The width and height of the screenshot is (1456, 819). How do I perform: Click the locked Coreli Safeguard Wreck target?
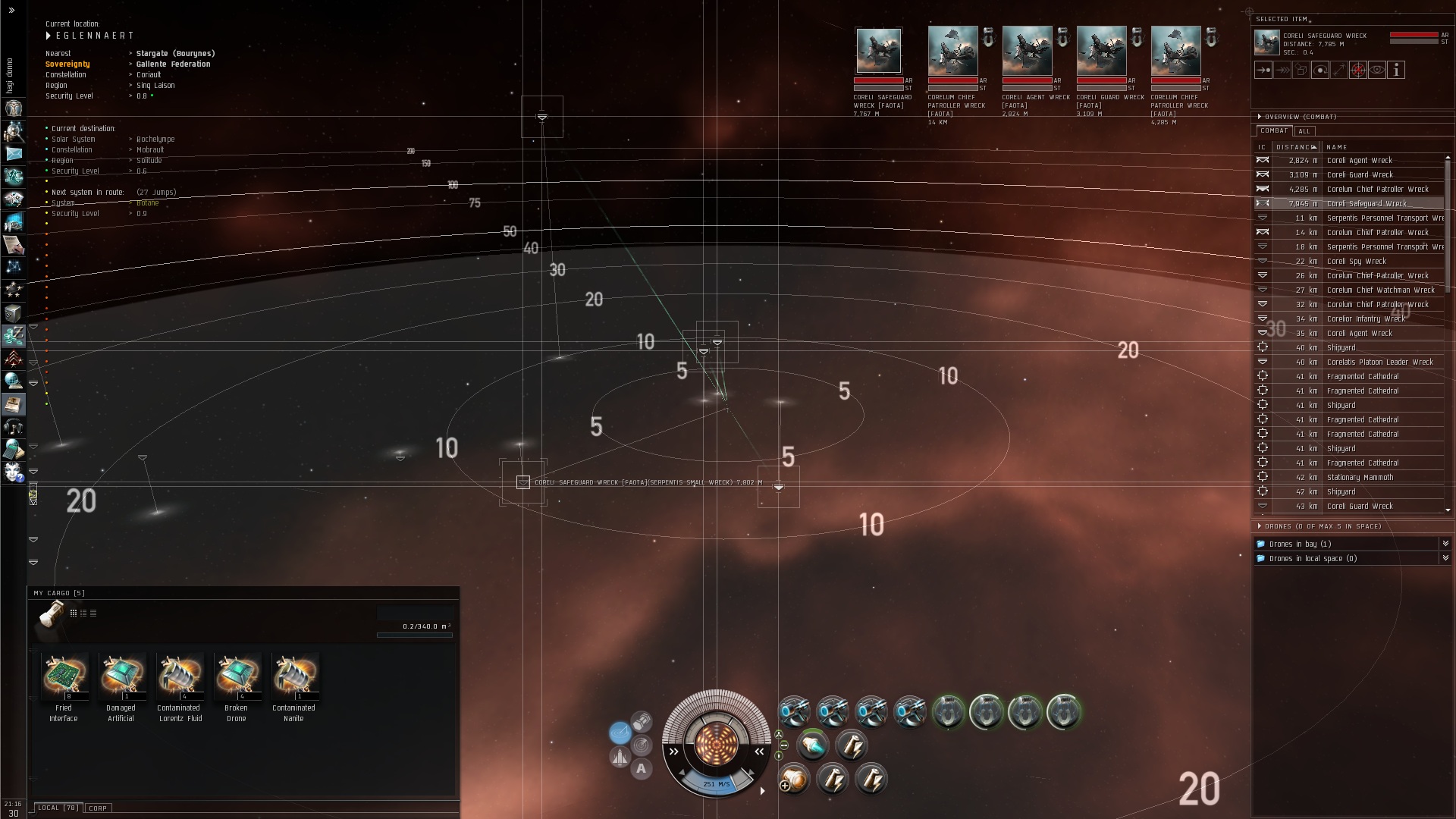point(878,51)
